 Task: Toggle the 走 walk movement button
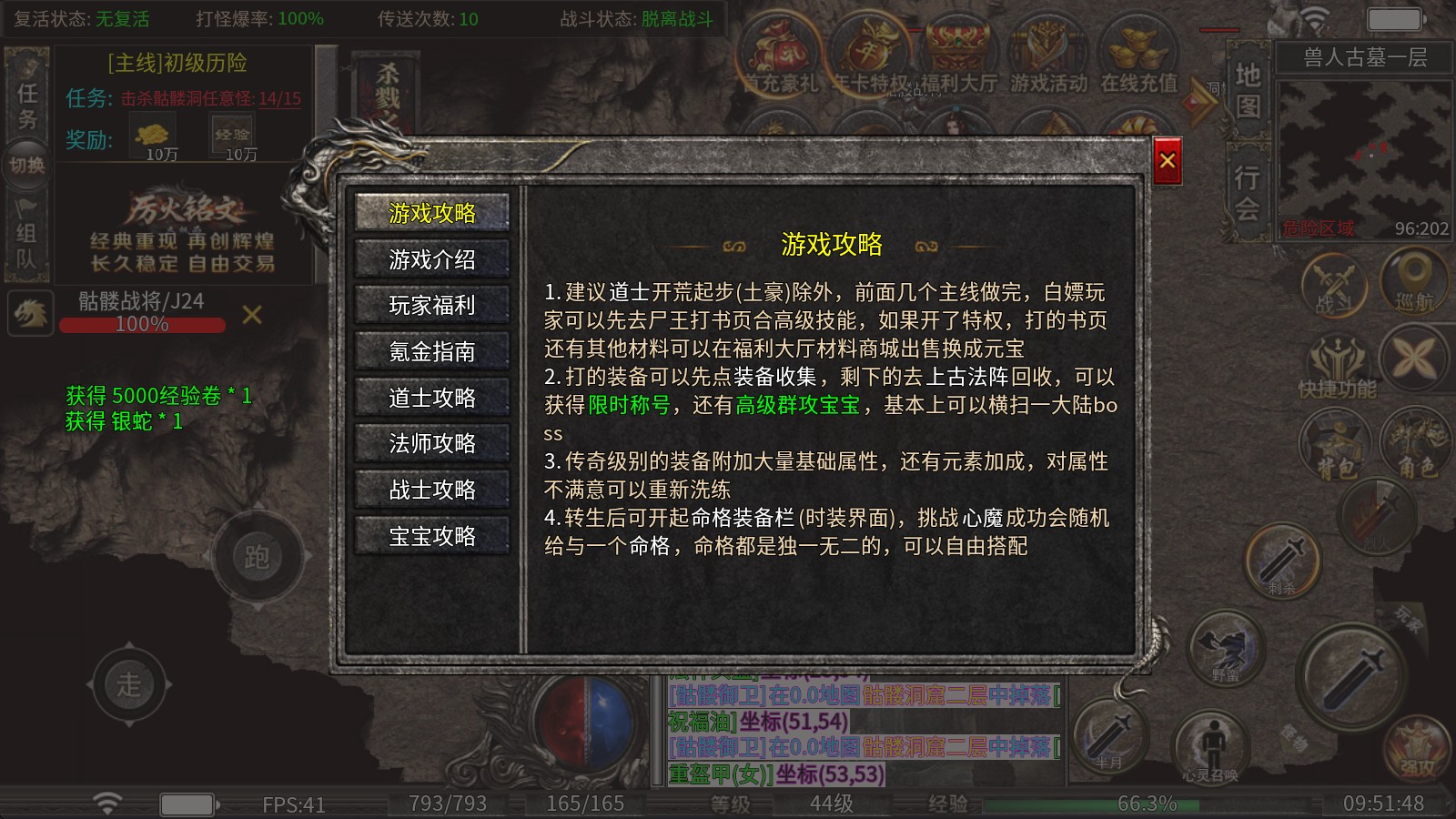tap(127, 685)
